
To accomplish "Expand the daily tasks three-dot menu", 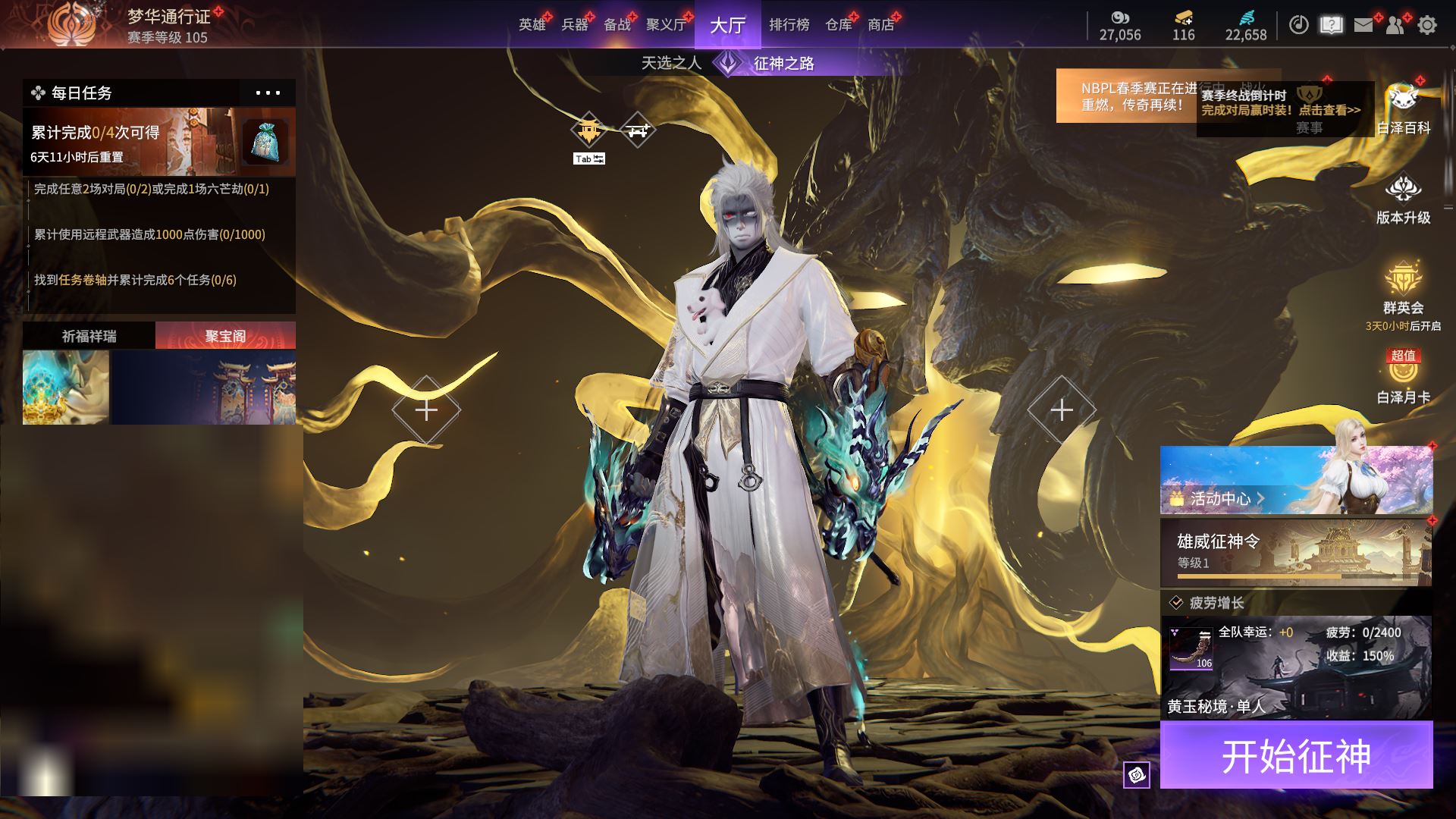I will (x=268, y=93).
